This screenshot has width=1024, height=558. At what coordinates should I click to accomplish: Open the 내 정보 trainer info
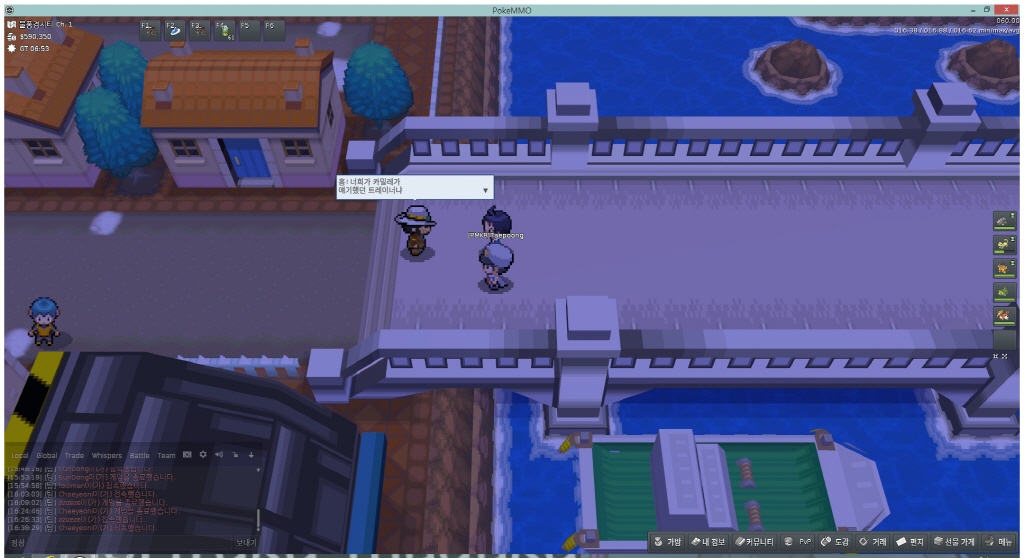(x=707, y=541)
